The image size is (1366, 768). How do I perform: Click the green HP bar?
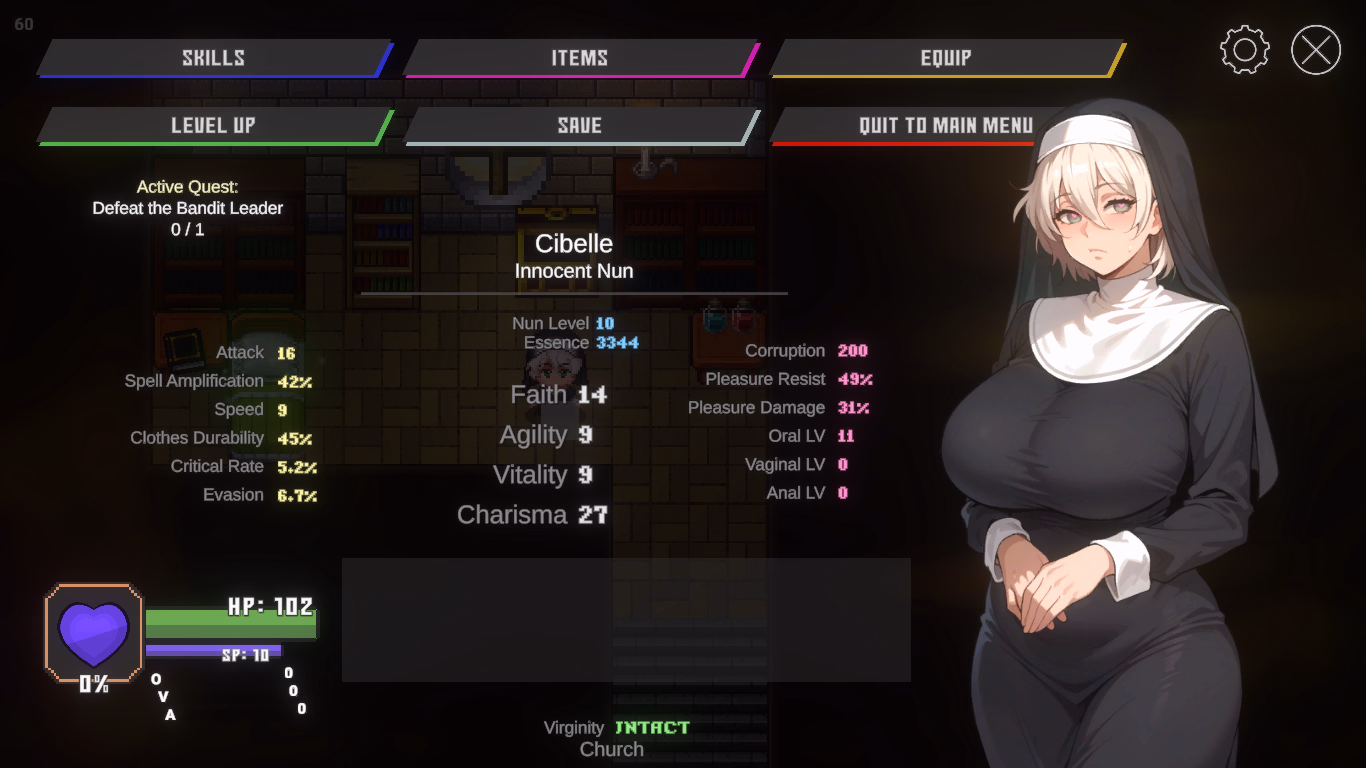pyautogui.click(x=232, y=625)
